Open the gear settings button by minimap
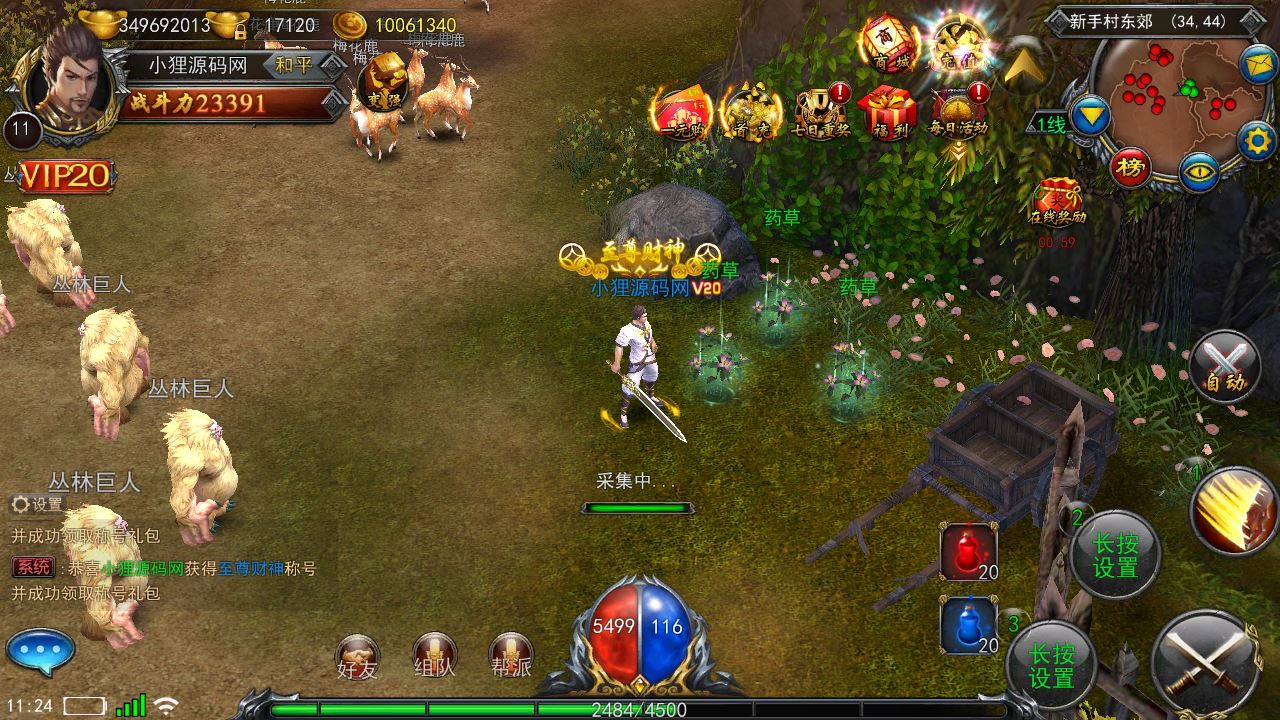 pos(1257,141)
